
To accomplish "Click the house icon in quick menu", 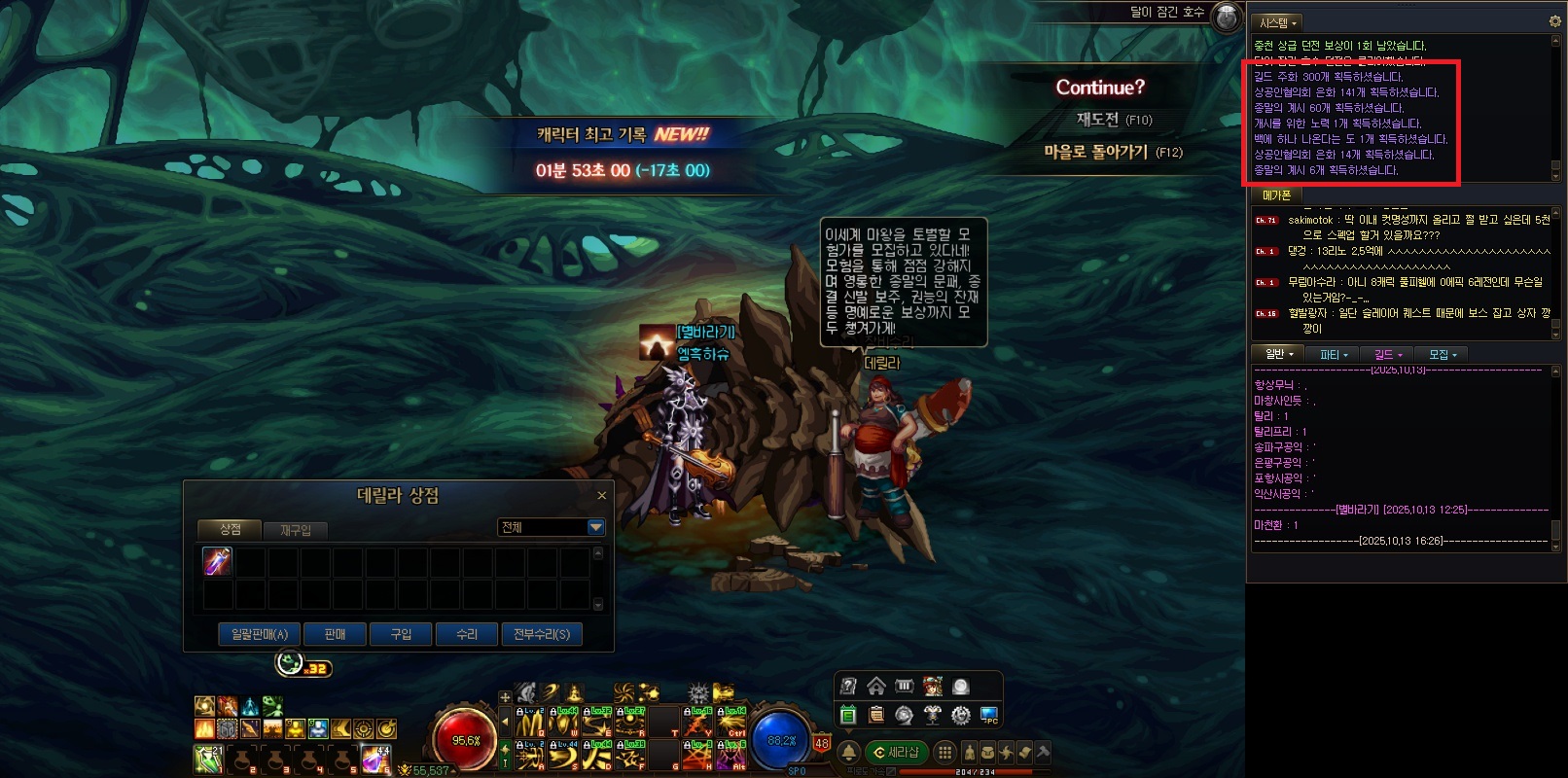I will [x=876, y=687].
